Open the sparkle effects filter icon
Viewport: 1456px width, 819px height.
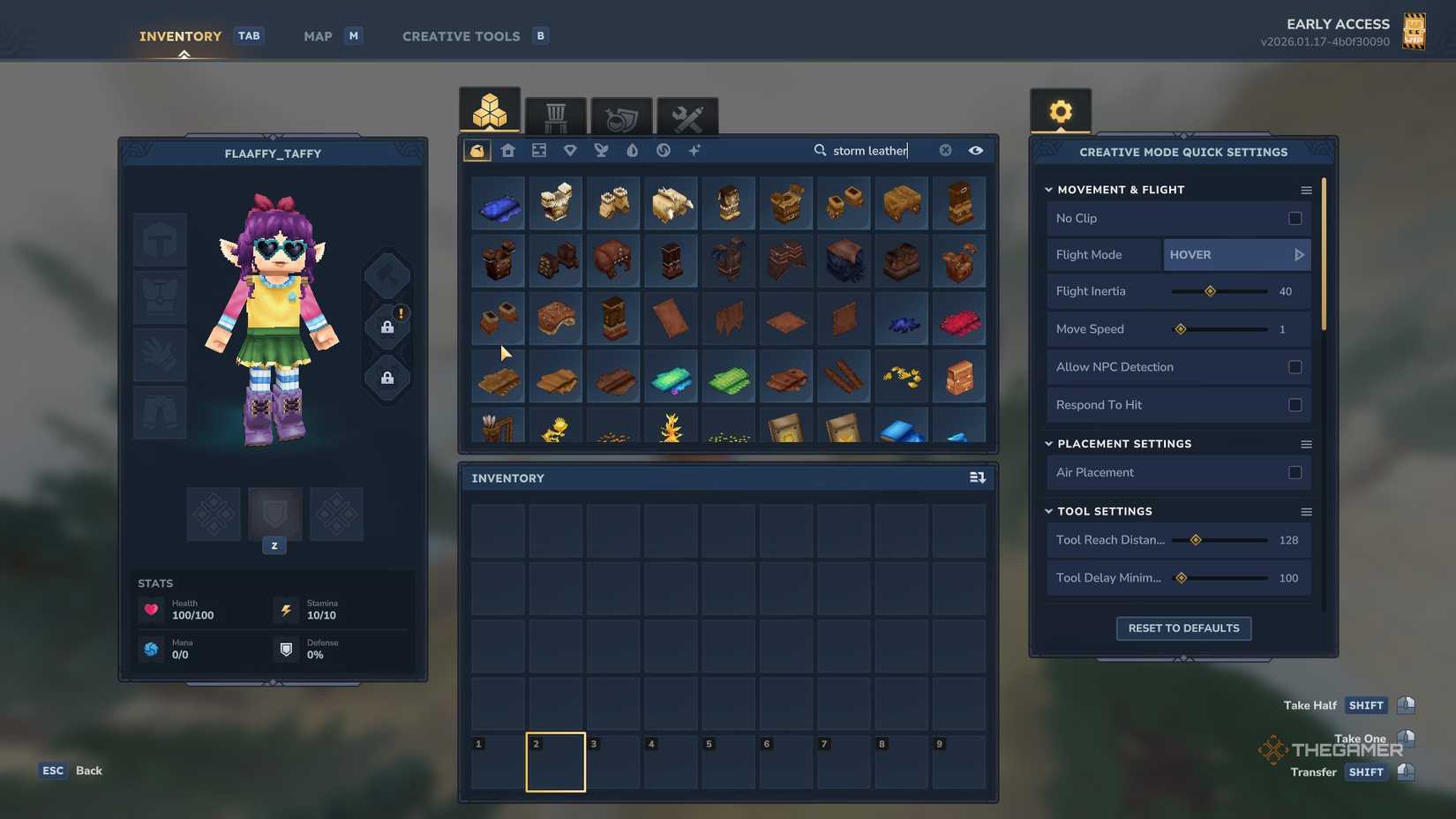click(x=694, y=150)
